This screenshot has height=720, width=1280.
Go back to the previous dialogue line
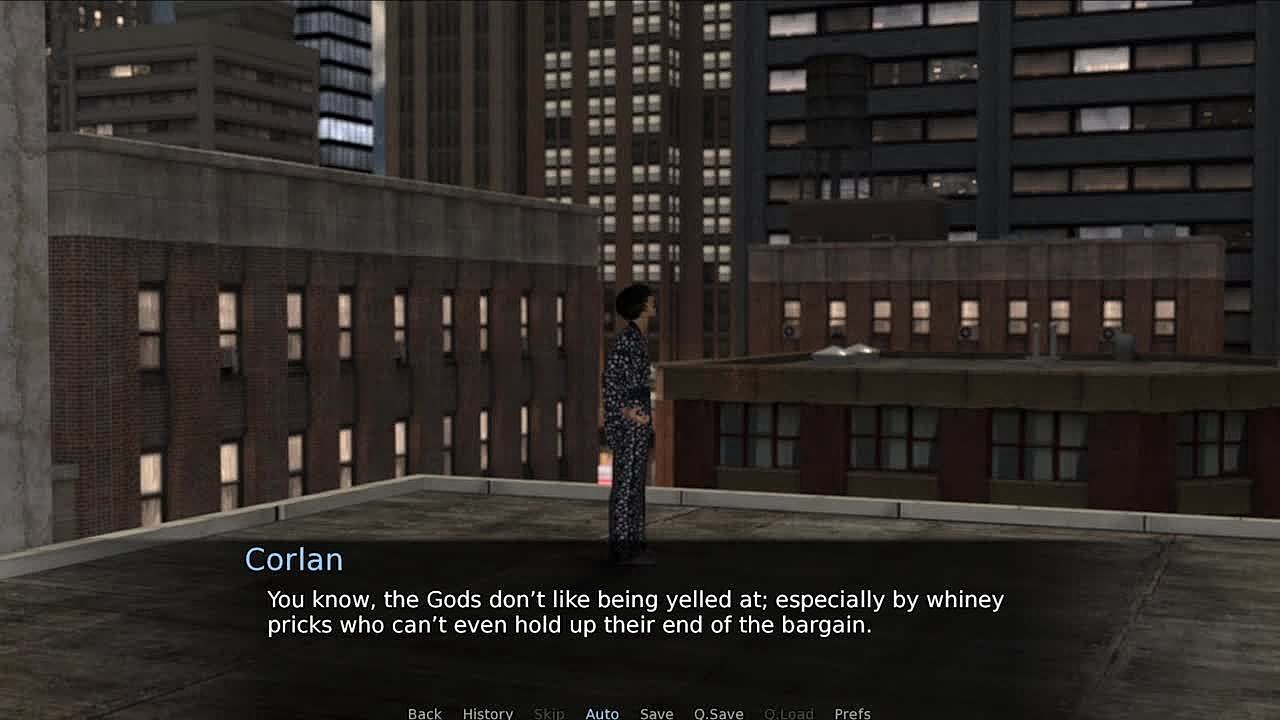(424, 713)
